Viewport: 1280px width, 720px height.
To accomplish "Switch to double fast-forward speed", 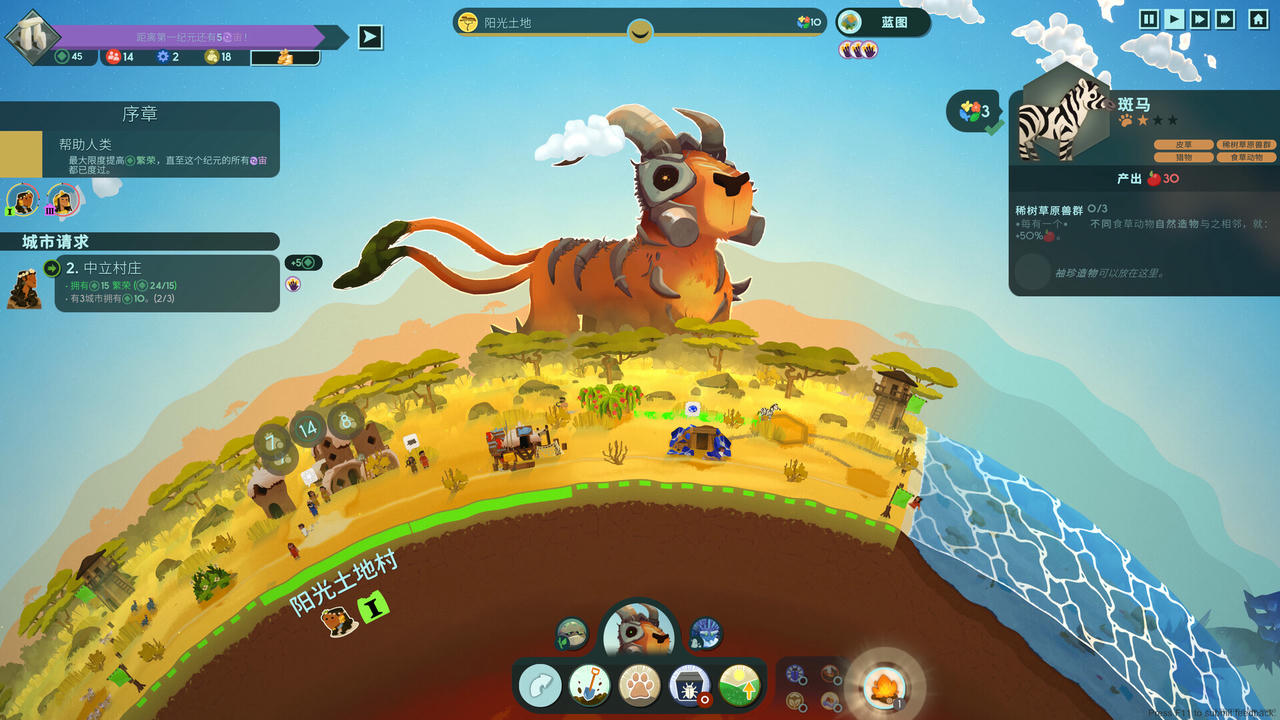I will click(x=1199, y=19).
